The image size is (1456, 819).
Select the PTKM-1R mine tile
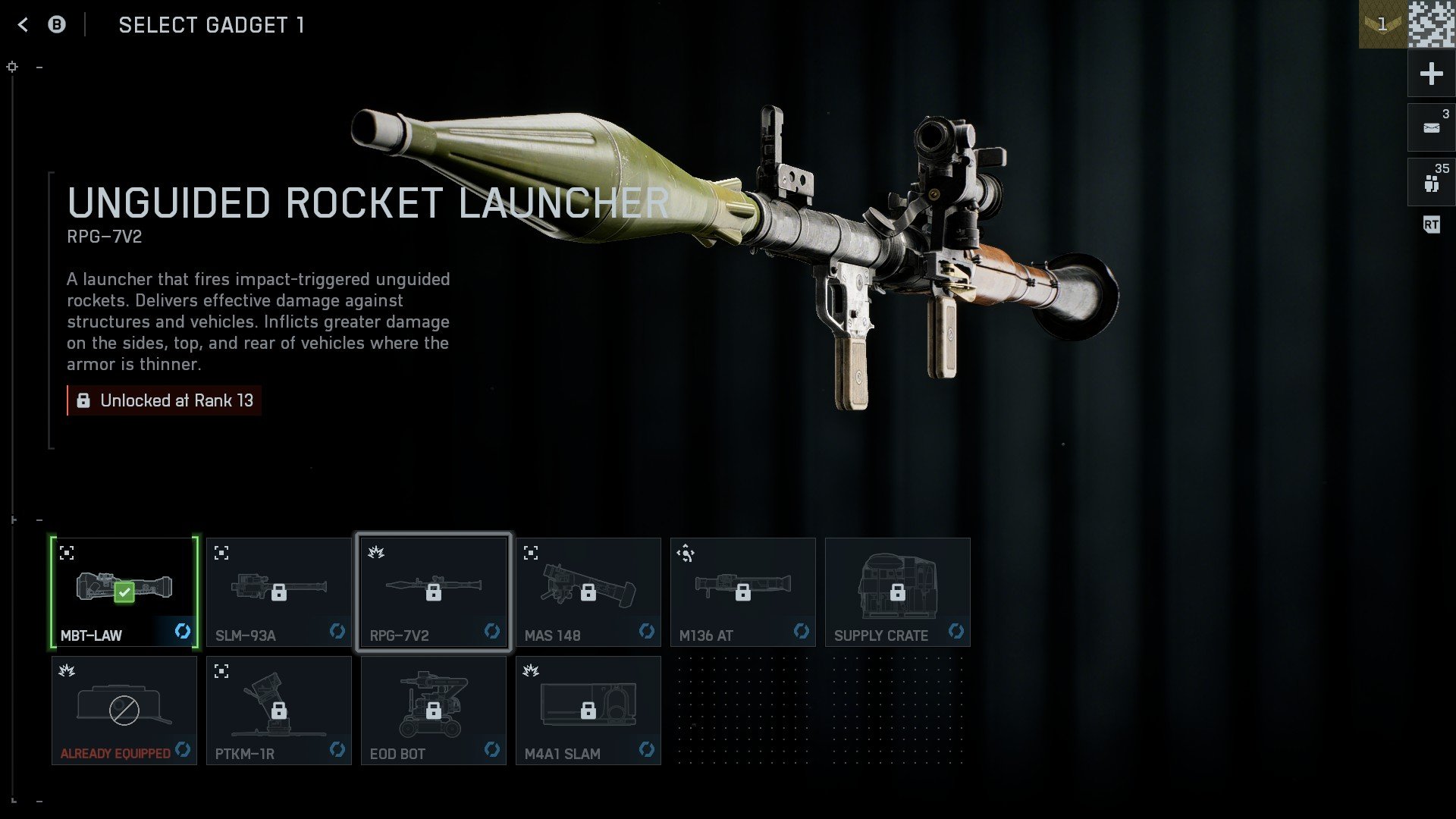279,710
